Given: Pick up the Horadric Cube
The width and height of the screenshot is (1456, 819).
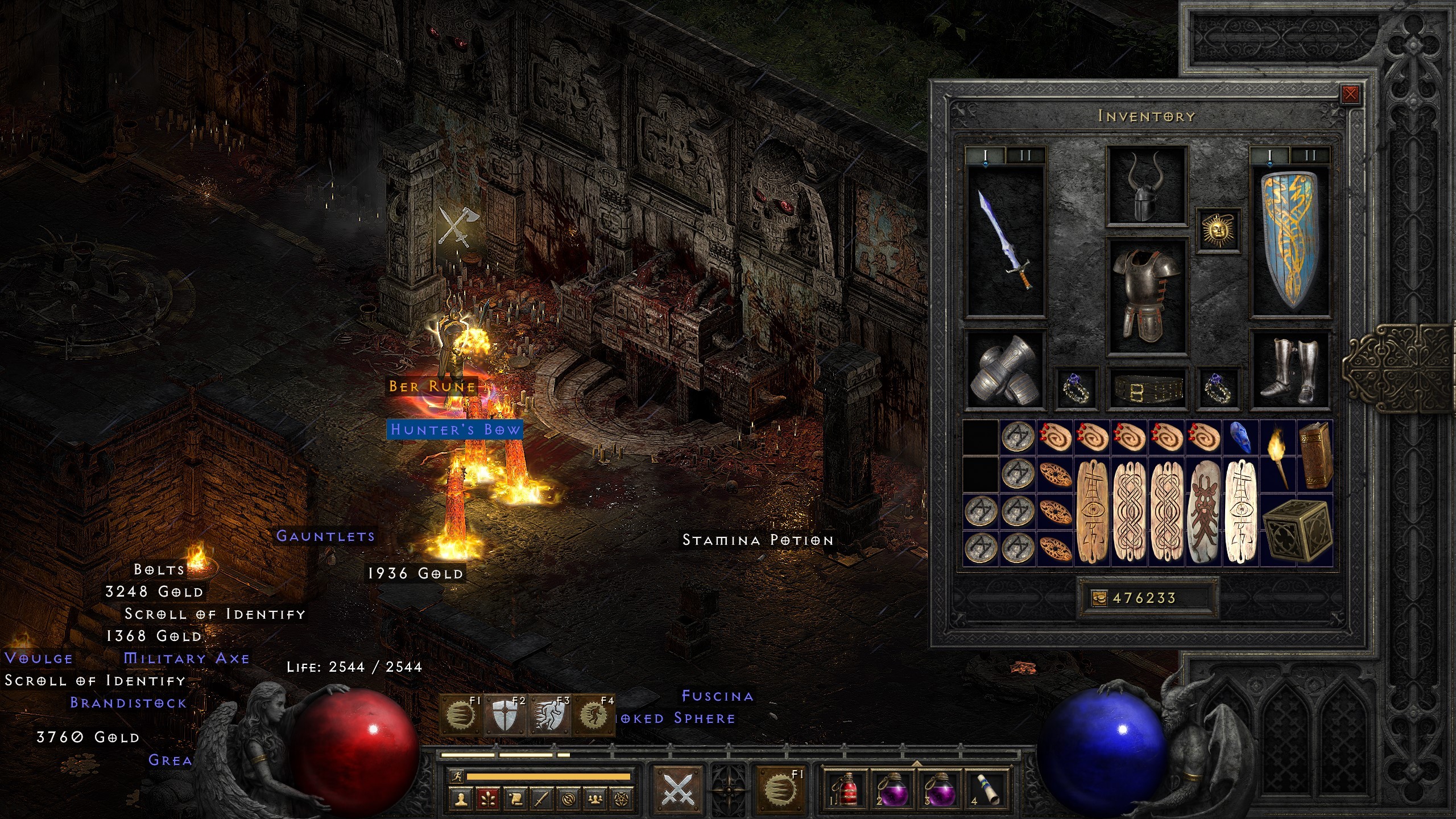Looking at the screenshot, I should tap(1297, 530).
